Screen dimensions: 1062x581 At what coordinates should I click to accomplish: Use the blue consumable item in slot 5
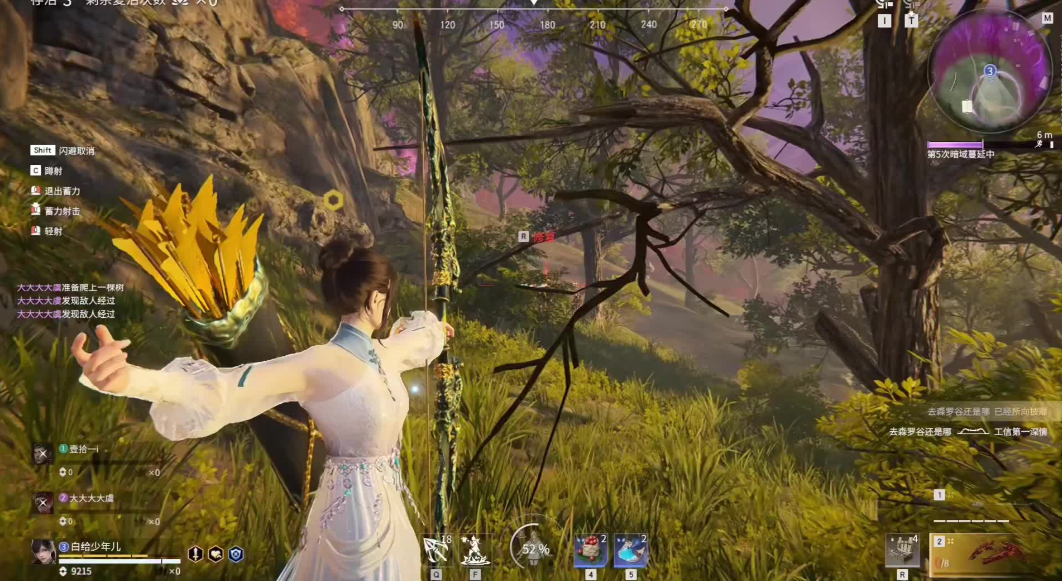click(x=630, y=550)
